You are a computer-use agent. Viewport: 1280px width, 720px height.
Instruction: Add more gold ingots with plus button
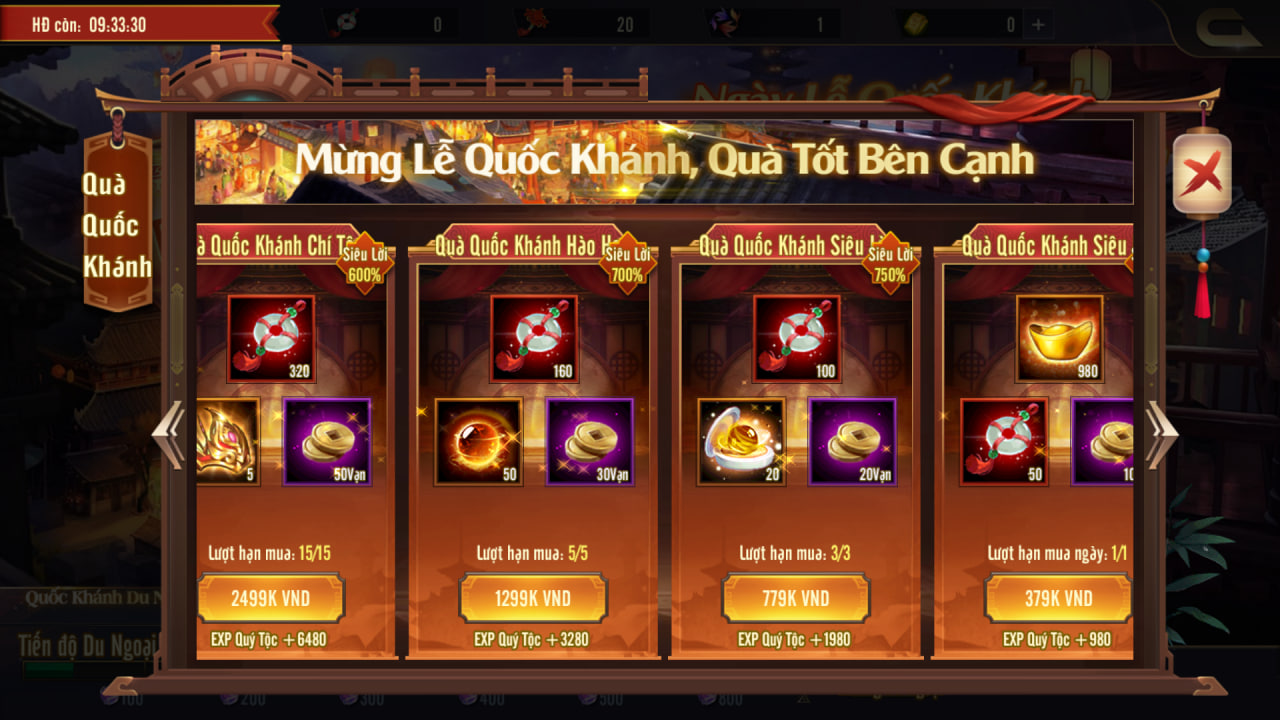point(1039,25)
